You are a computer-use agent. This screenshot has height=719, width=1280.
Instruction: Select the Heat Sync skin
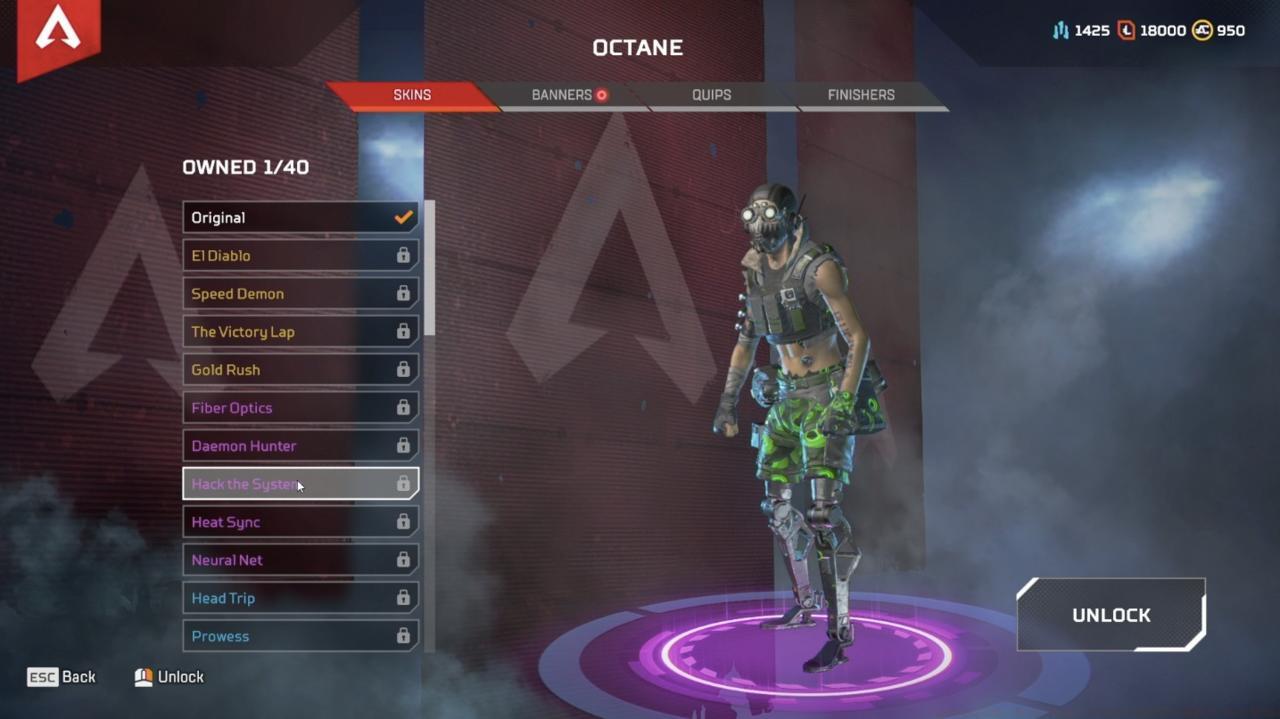pos(300,522)
